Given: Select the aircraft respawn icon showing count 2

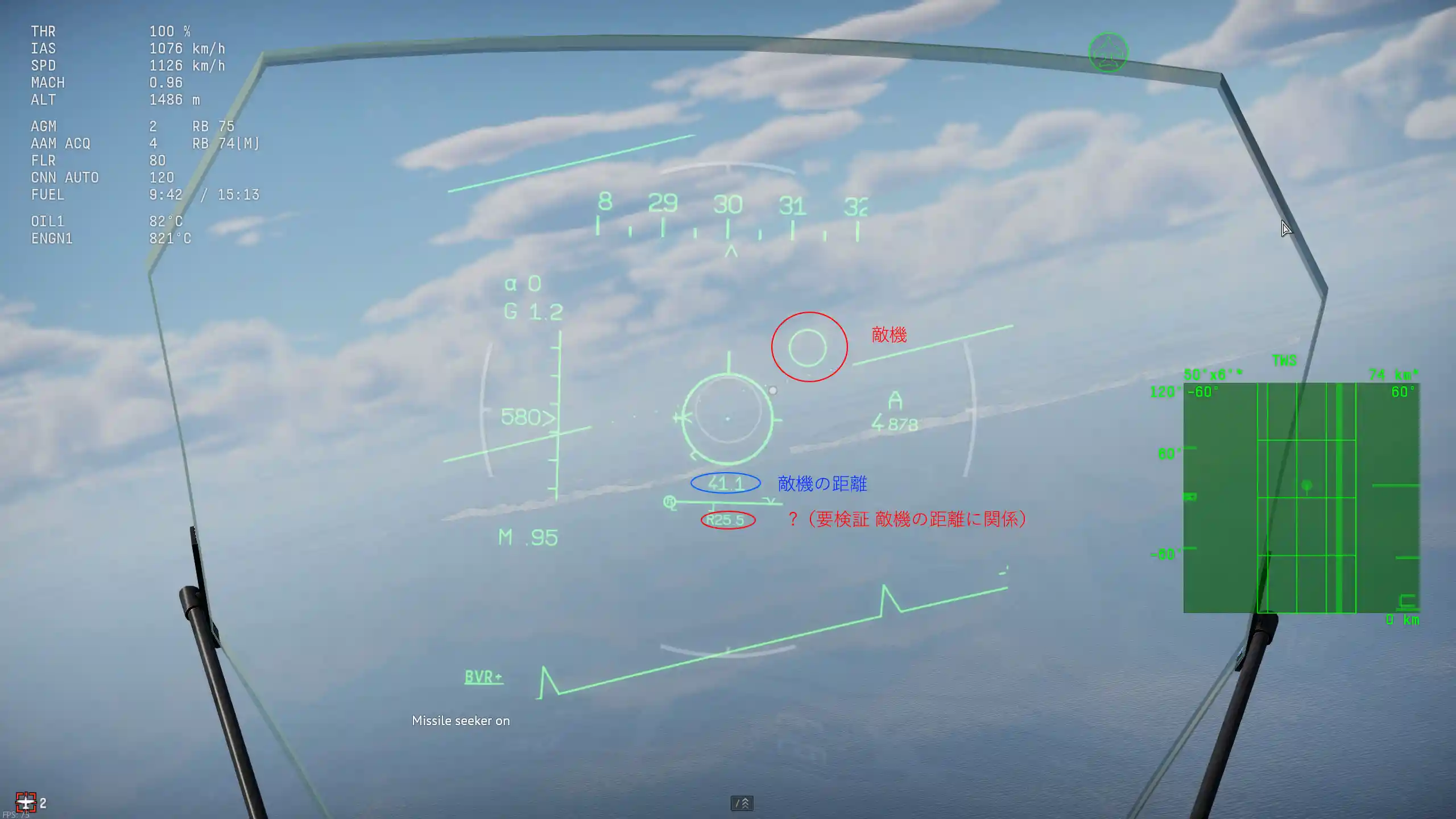Looking at the screenshot, I should (27, 802).
